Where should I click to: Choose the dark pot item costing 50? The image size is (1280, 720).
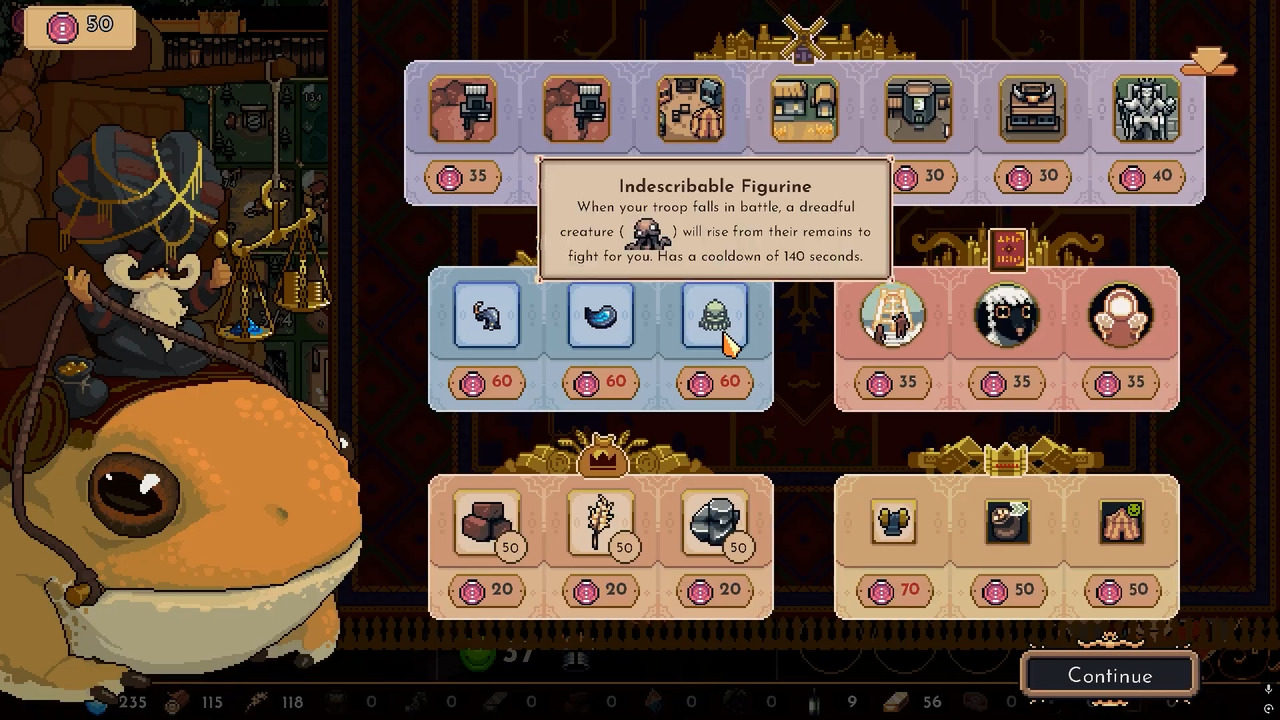click(x=1006, y=522)
